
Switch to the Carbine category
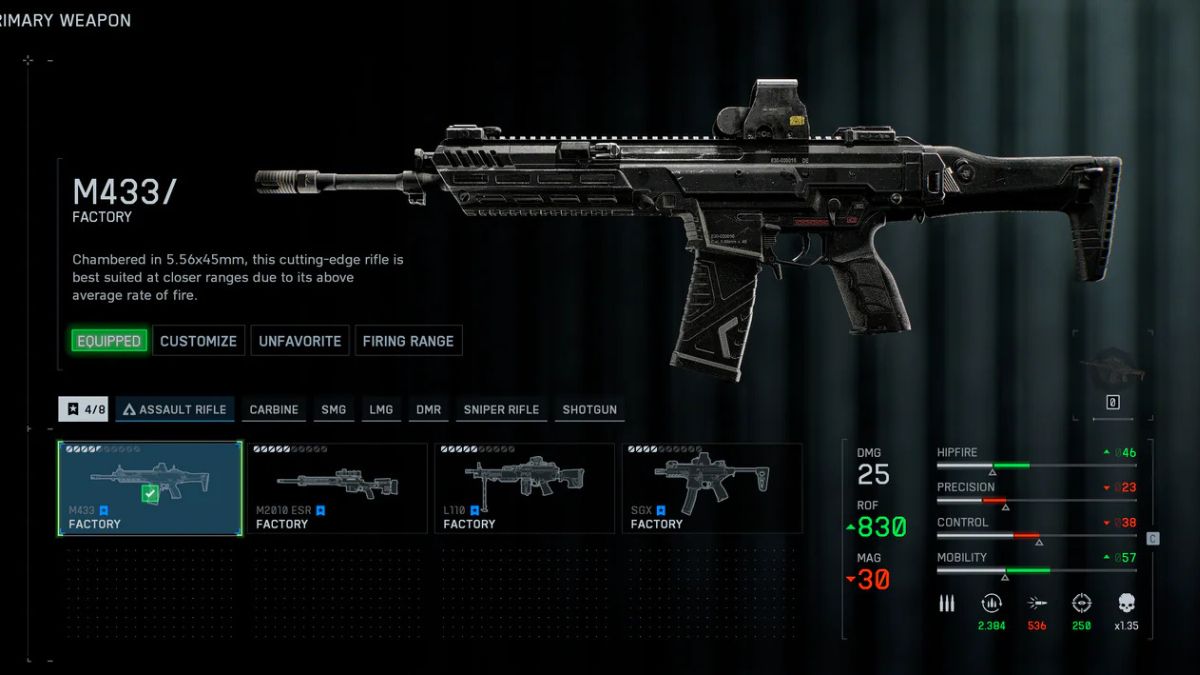tap(274, 409)
